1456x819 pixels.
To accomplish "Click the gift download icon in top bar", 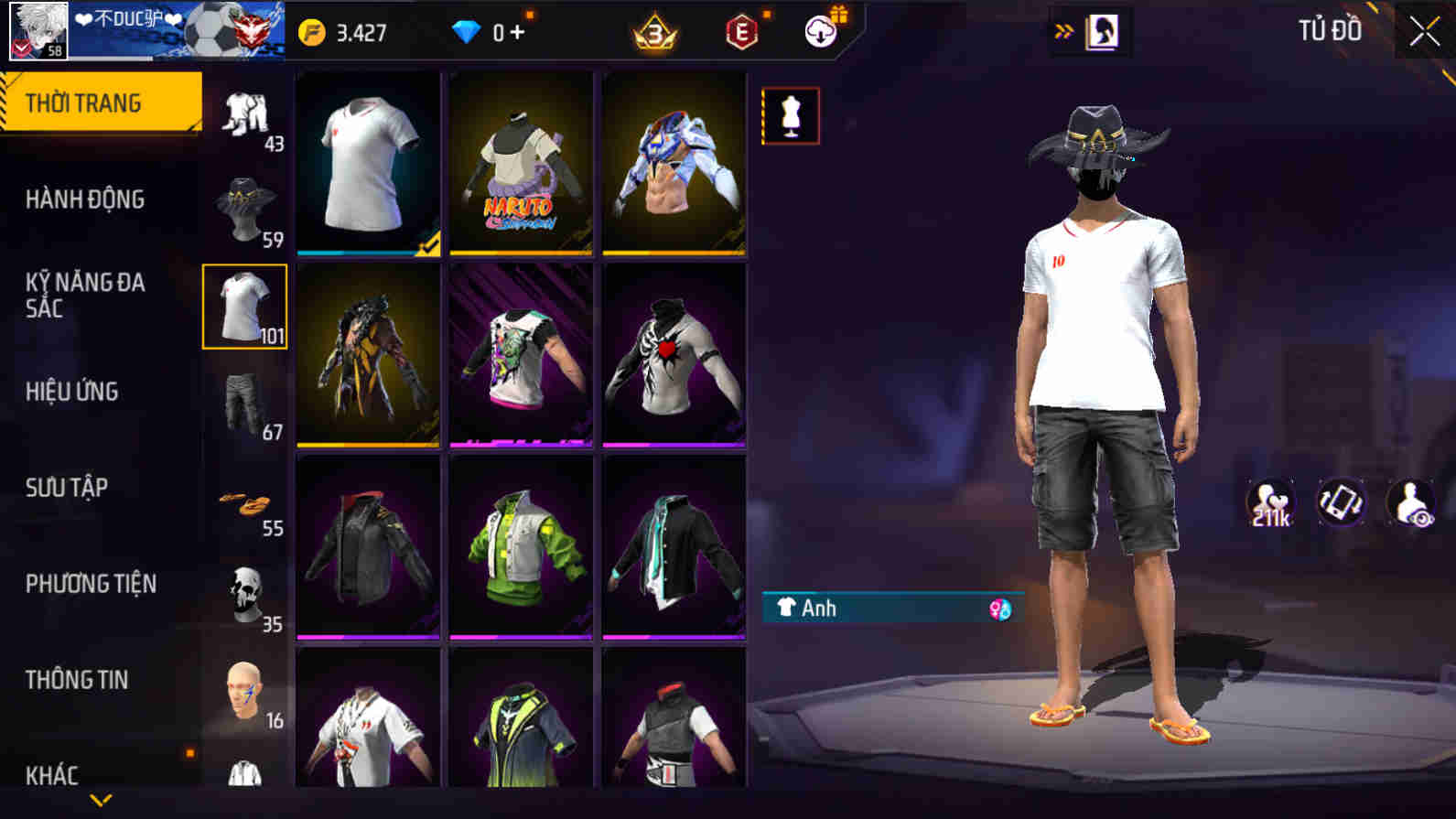I will (x=821, y=30).
